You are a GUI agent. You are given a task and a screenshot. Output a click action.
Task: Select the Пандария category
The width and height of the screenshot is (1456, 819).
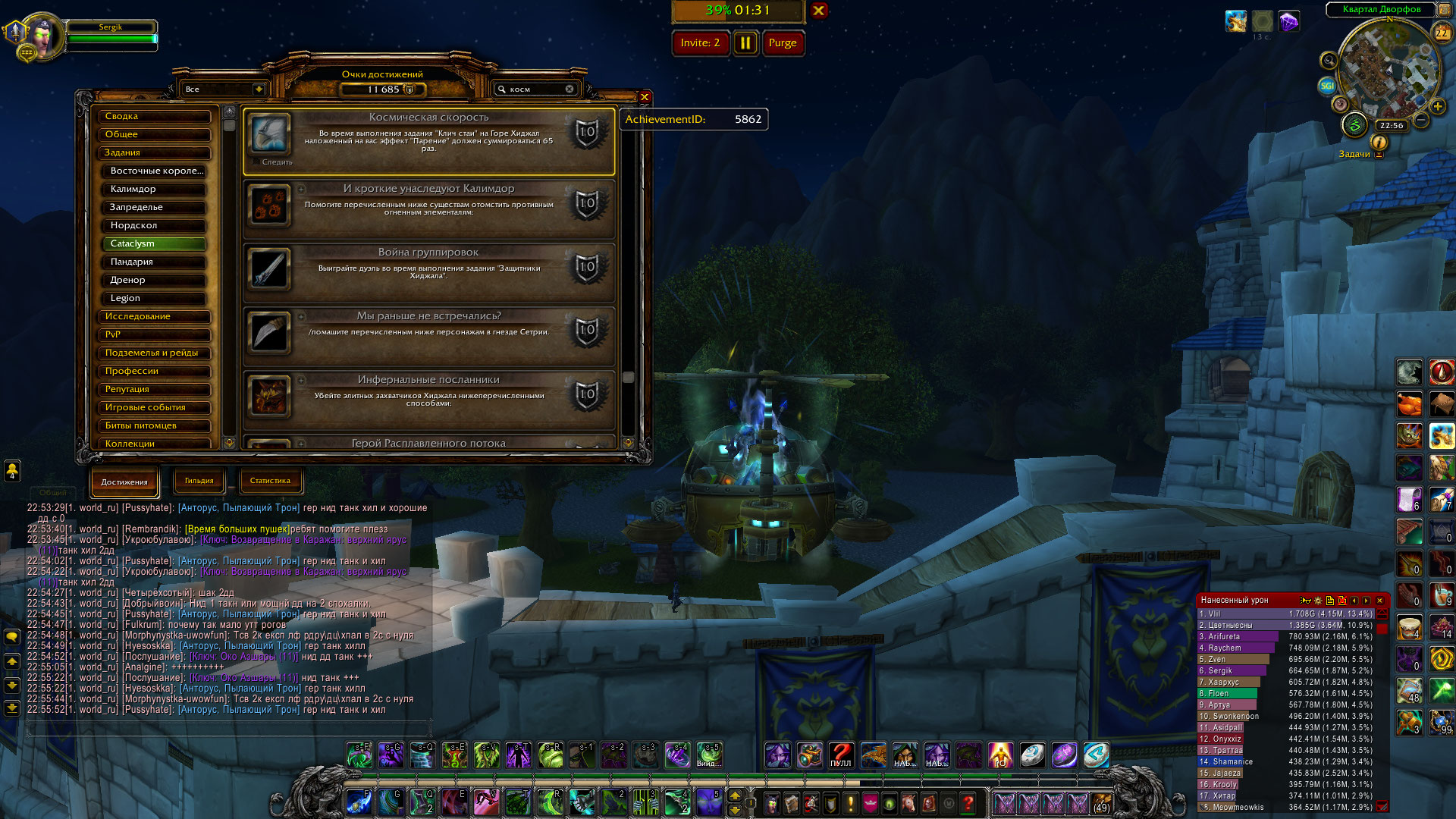click(153, 262)
